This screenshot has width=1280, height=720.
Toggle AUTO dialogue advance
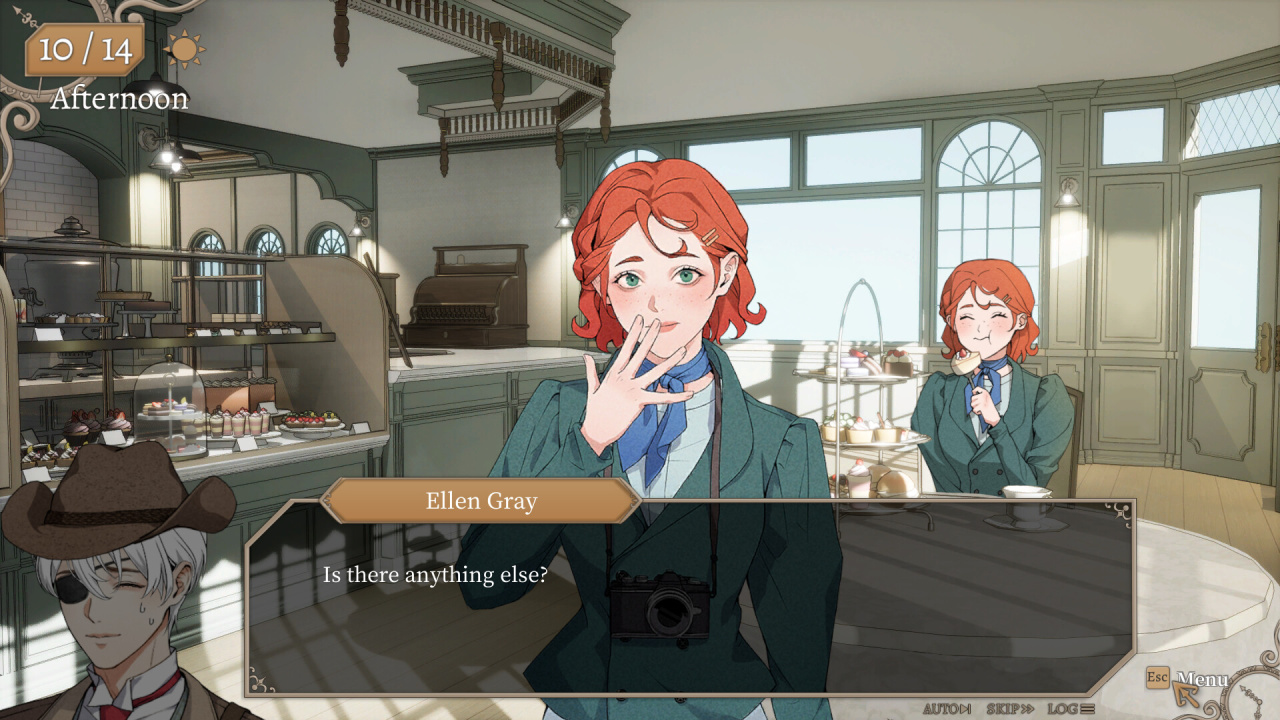(x=946, y=709)
